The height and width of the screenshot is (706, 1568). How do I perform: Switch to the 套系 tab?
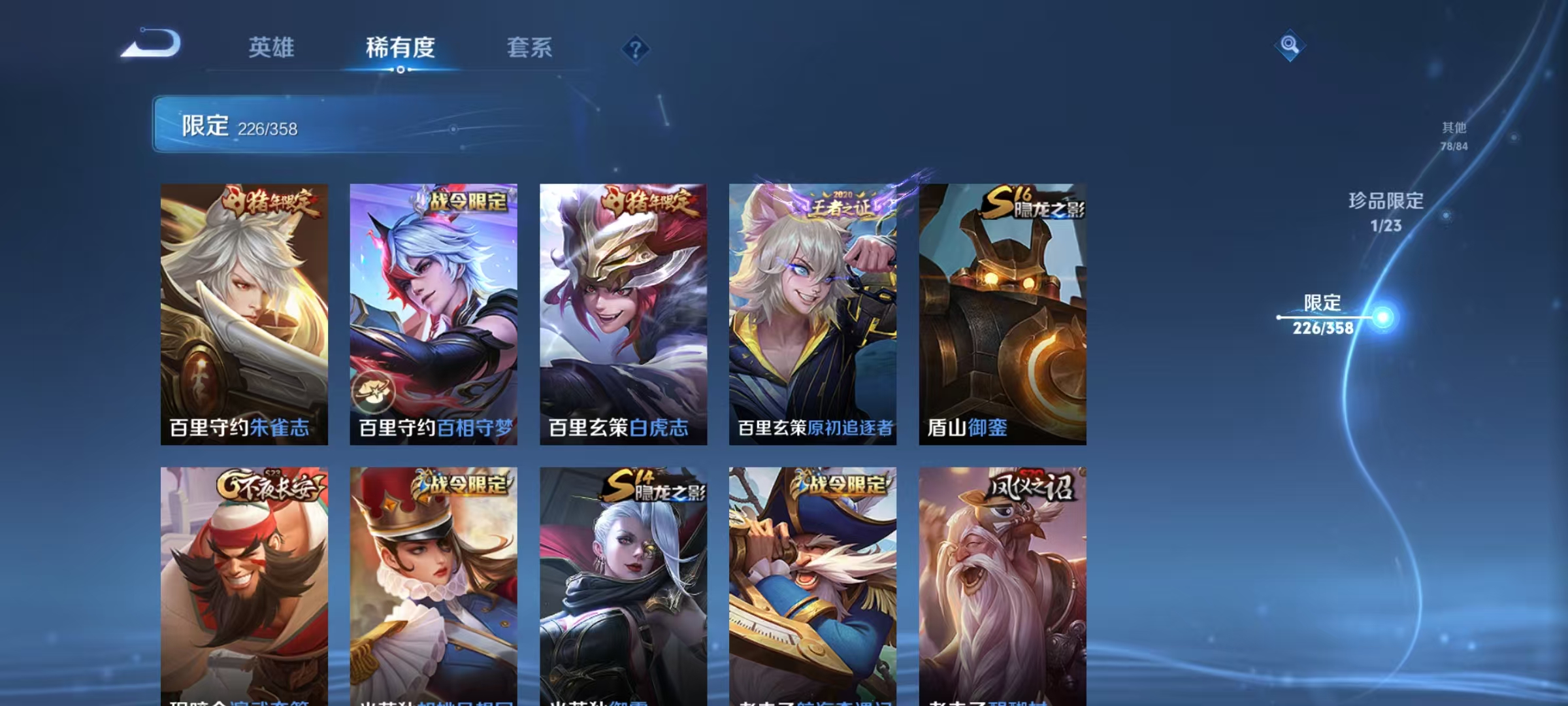[x=530, y=47]
